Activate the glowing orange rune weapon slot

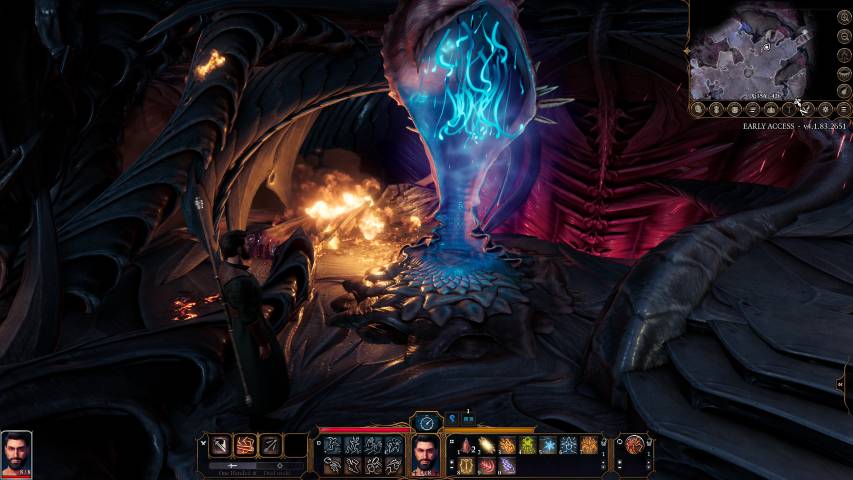tap(245, 446)
